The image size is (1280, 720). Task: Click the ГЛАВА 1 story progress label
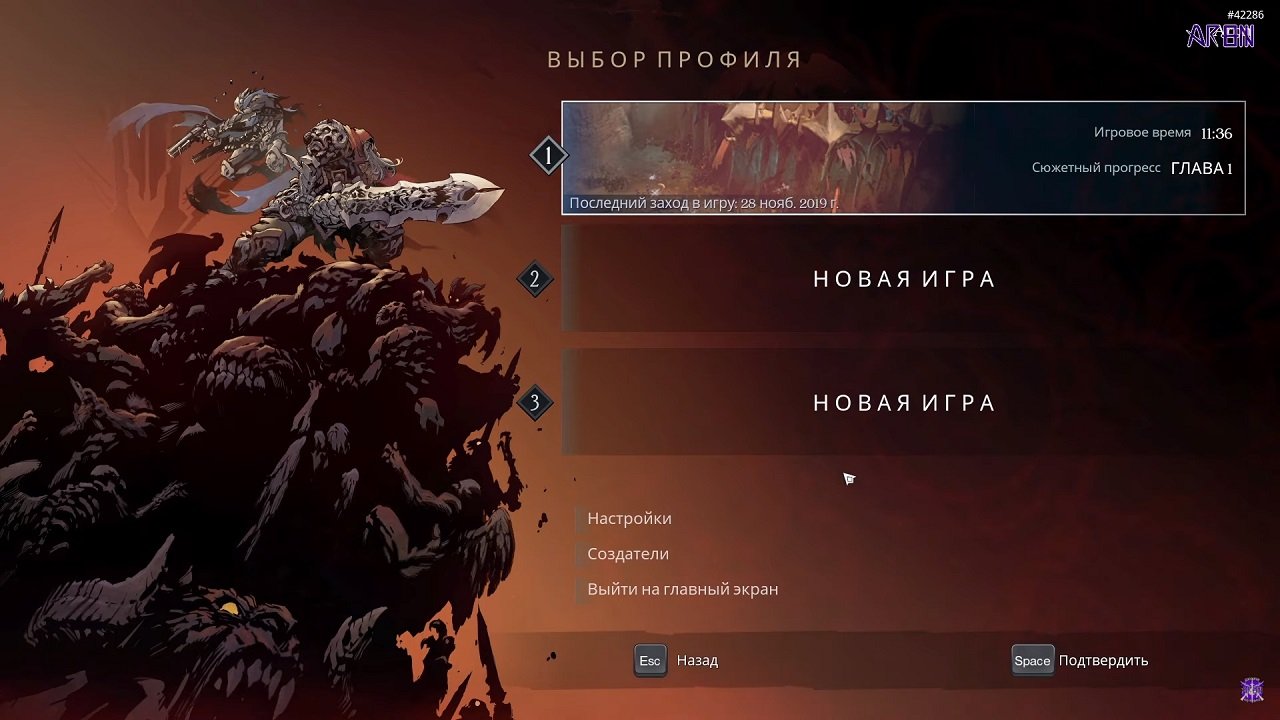pos(1201,168)
